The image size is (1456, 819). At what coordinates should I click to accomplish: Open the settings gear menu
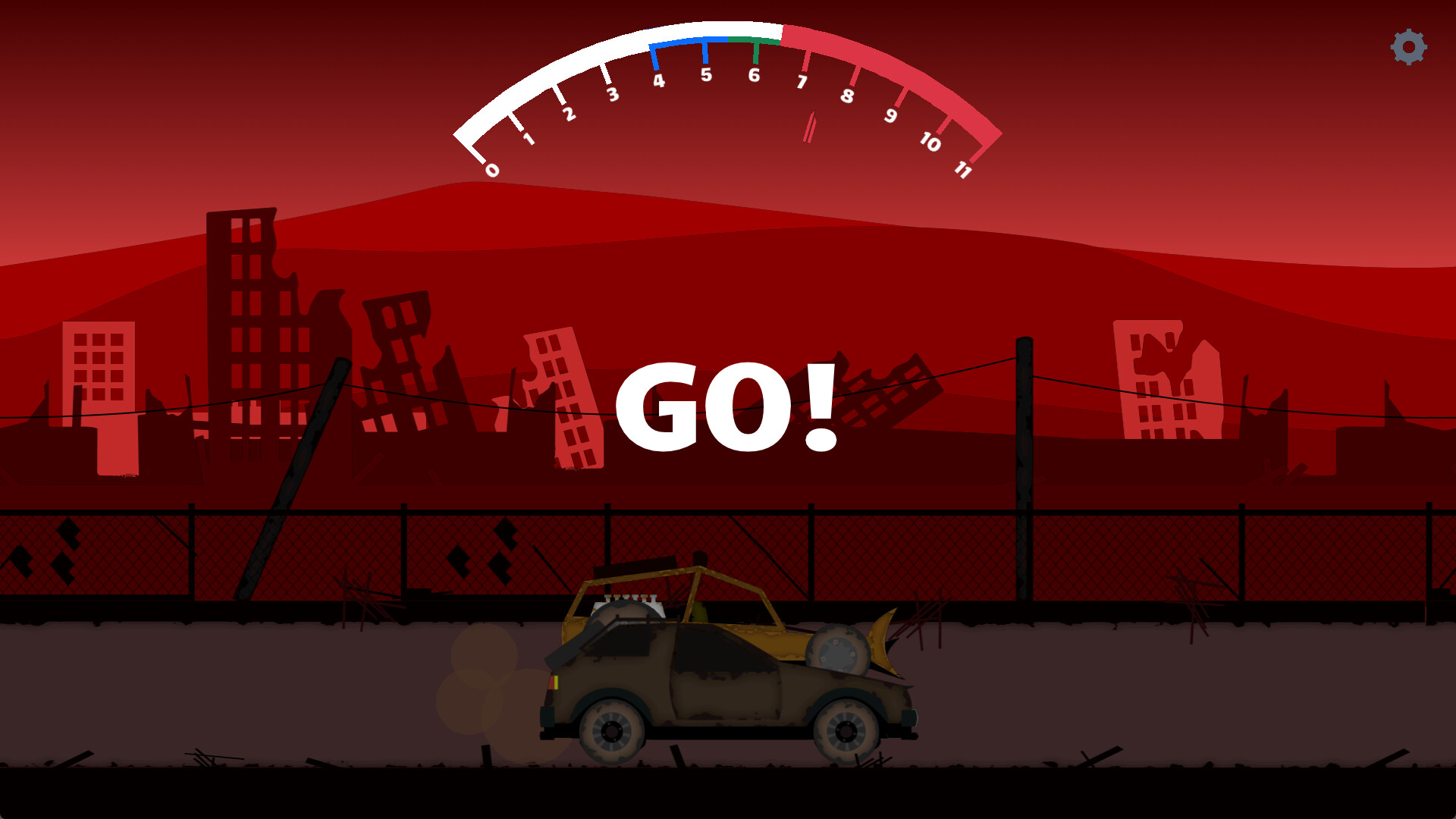(x=1409, y=48)
